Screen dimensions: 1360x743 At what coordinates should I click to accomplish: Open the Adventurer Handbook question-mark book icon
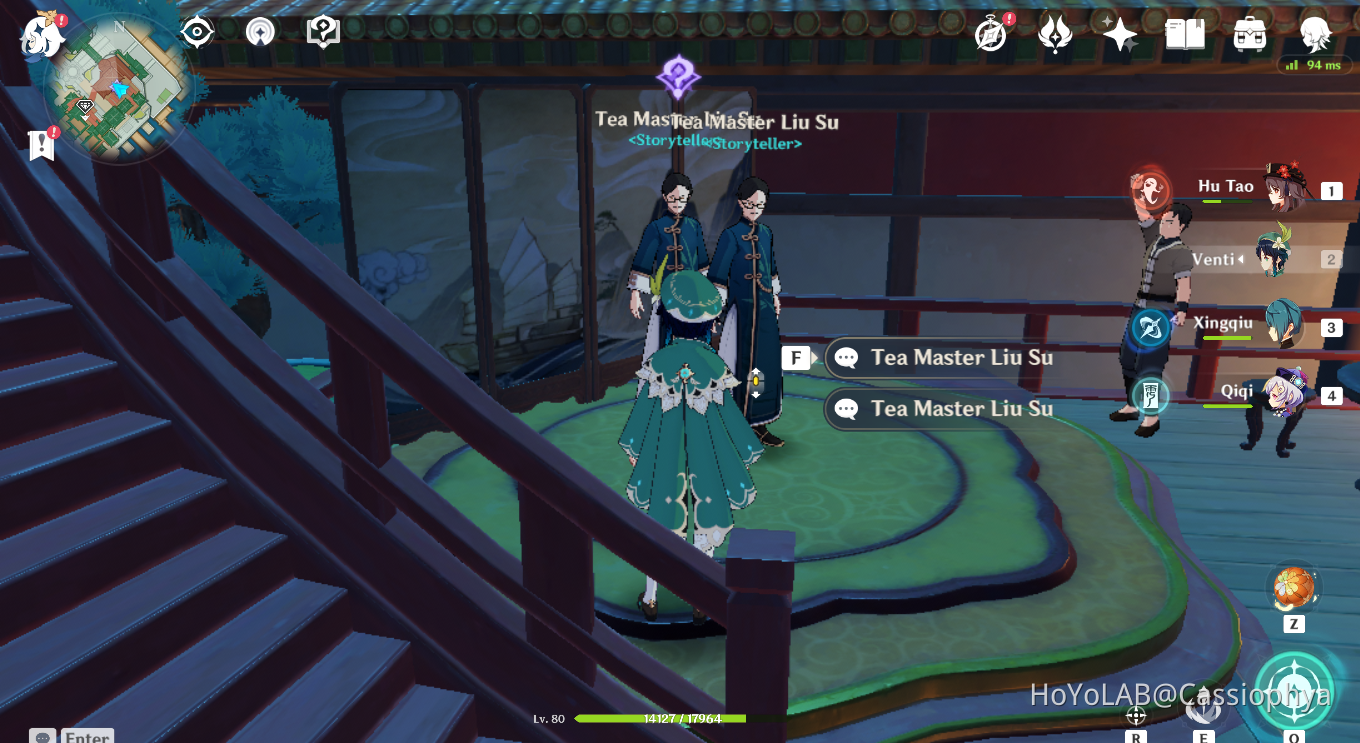(322, 31)
